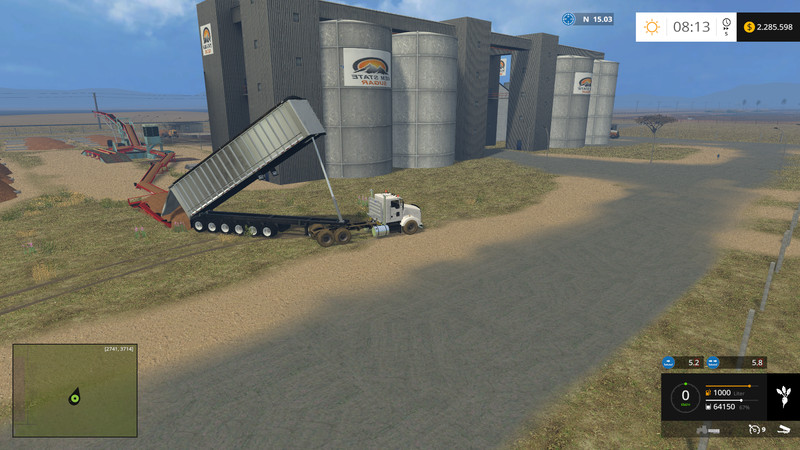Click the sun weather forecast icon
Screen dimensions: 800x450
pyautogui.click(x=652, y=27)
